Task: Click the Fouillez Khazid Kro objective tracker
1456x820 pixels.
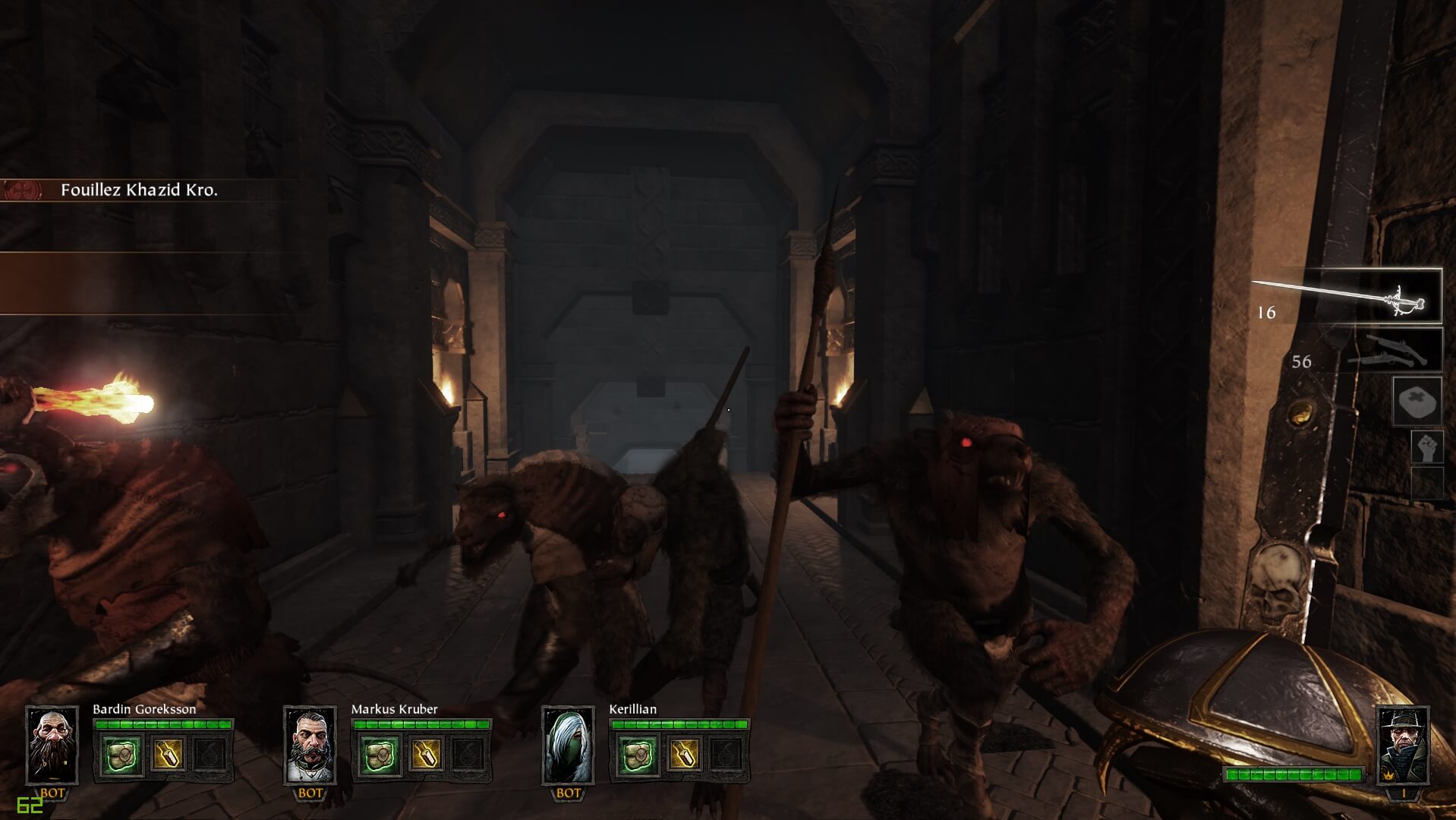Action: click(139, 191)
